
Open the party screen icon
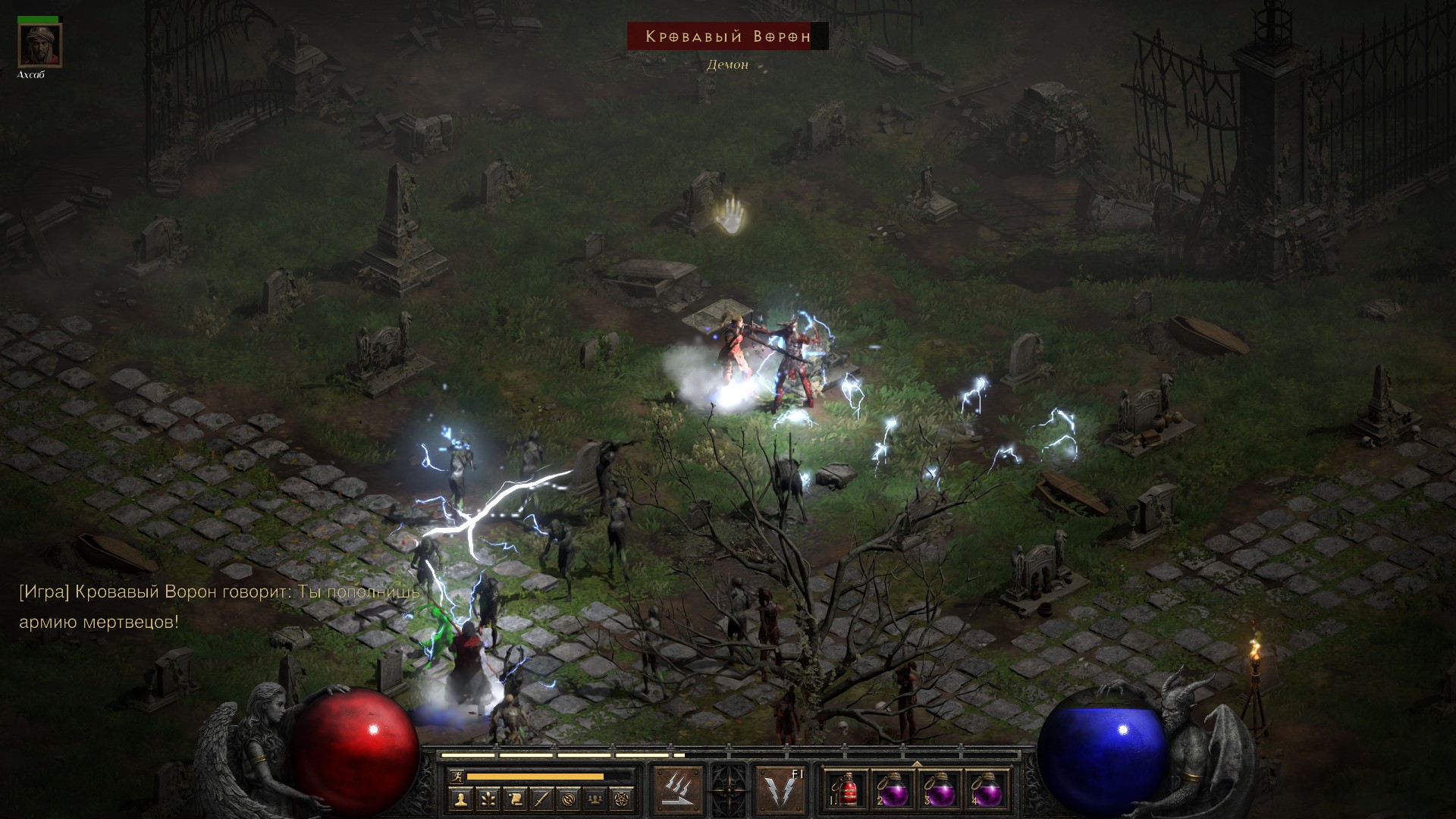pyautogui.click(x=595, y=799)
